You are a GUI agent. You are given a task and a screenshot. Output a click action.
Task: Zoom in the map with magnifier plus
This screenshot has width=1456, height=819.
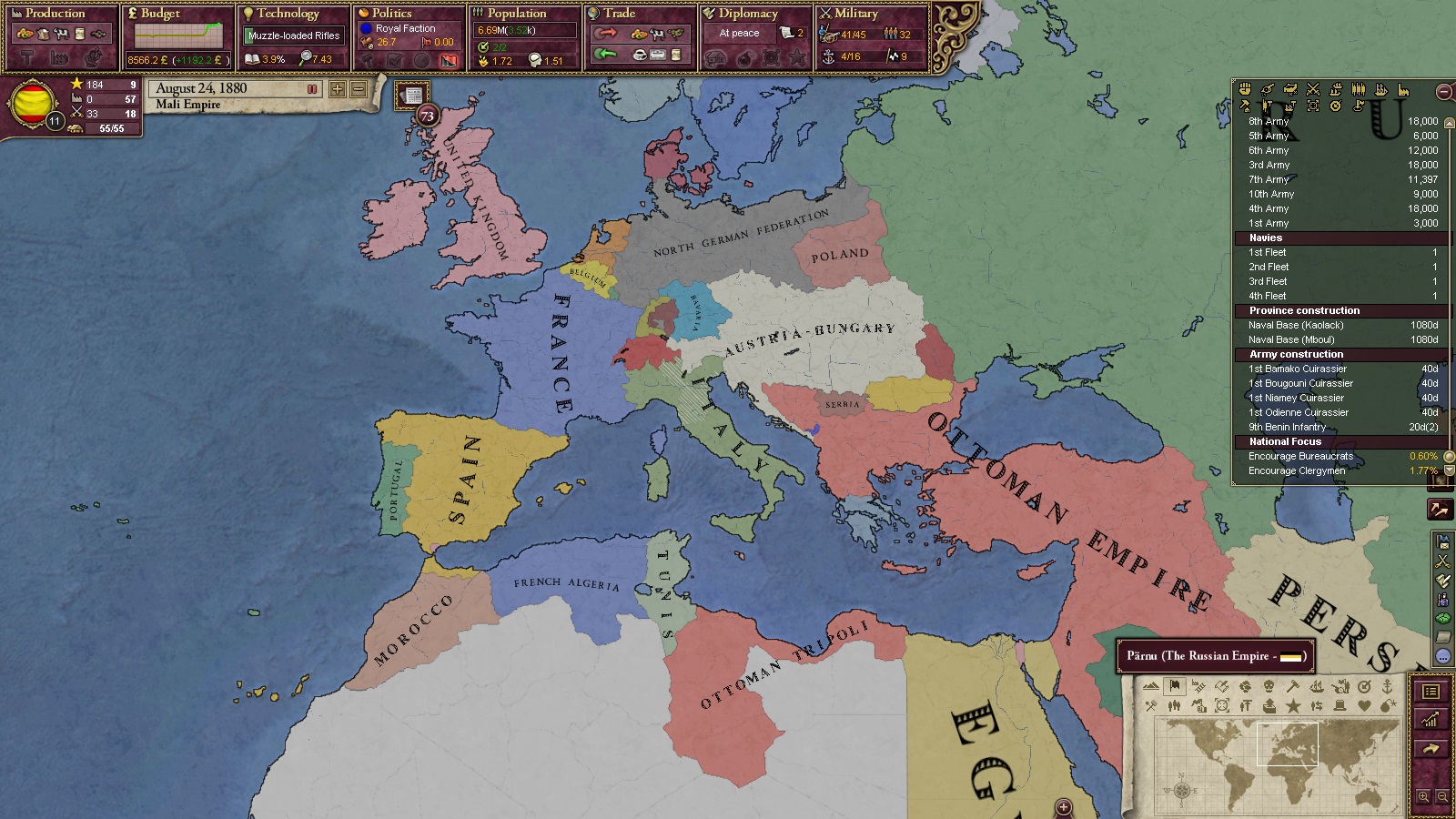pyautogui.click(x=1424, y=797)
